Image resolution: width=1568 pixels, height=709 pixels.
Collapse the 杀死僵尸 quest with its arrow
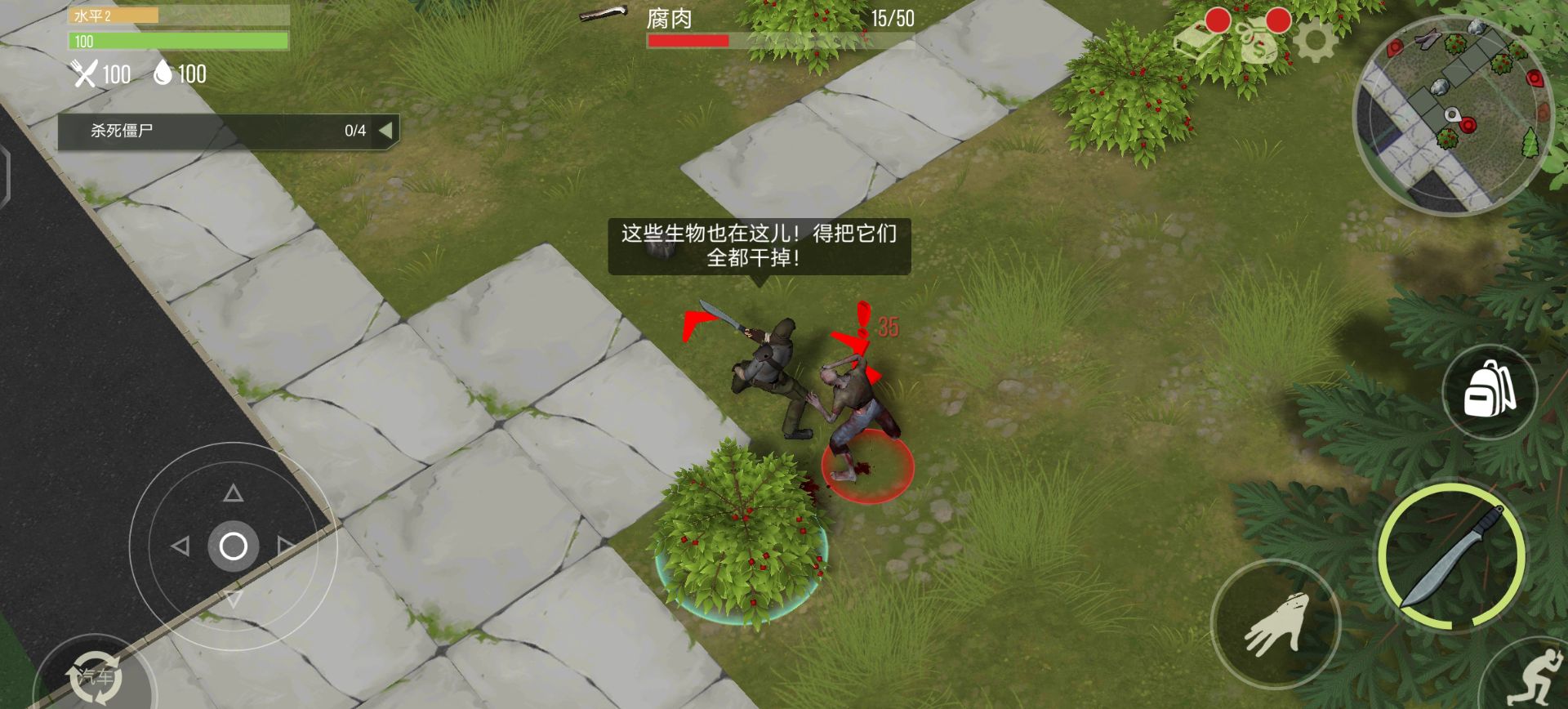pyautogui.click(x=385, y=129)
